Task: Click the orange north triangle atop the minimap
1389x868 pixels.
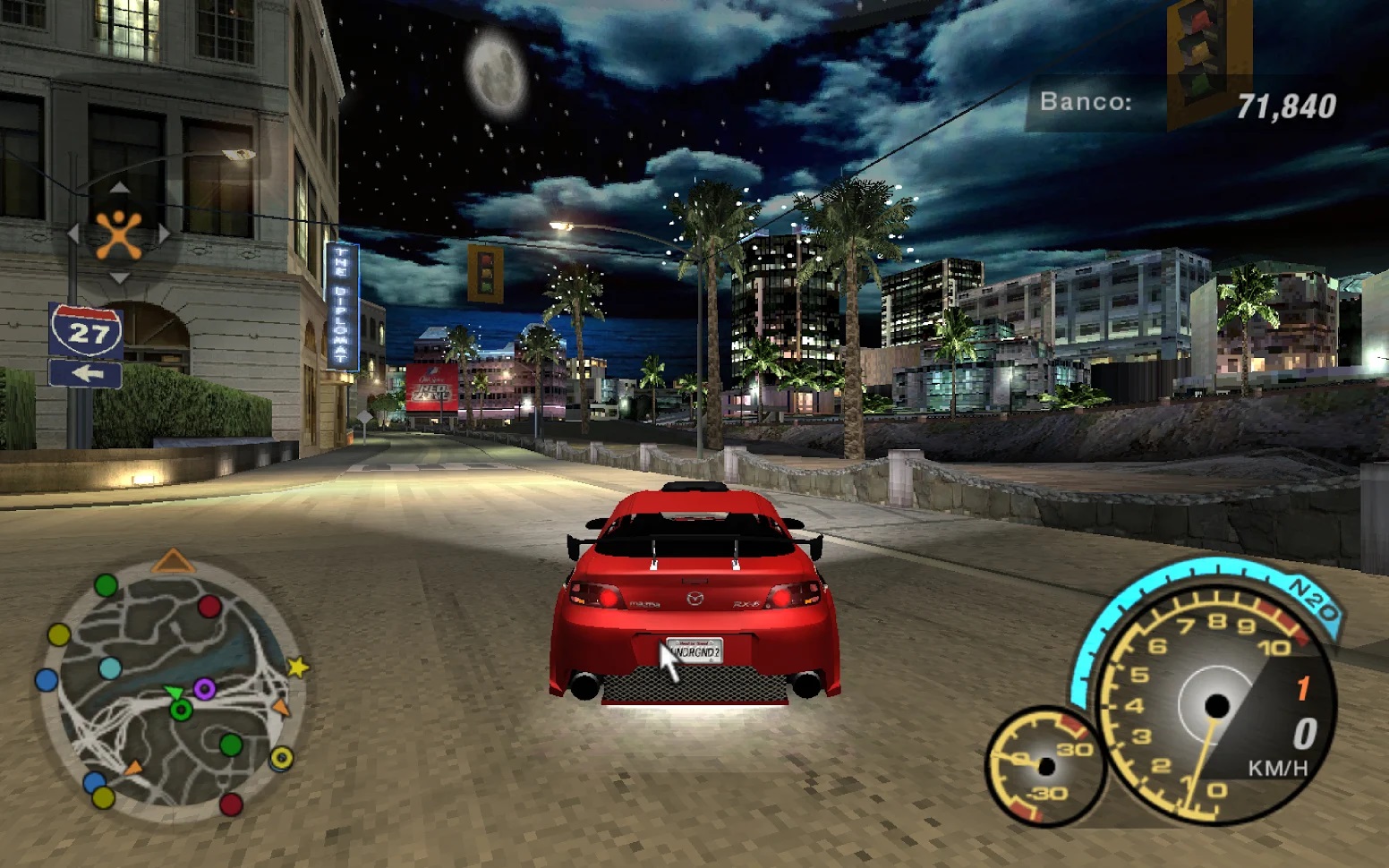Action: [x=173, y=562]
